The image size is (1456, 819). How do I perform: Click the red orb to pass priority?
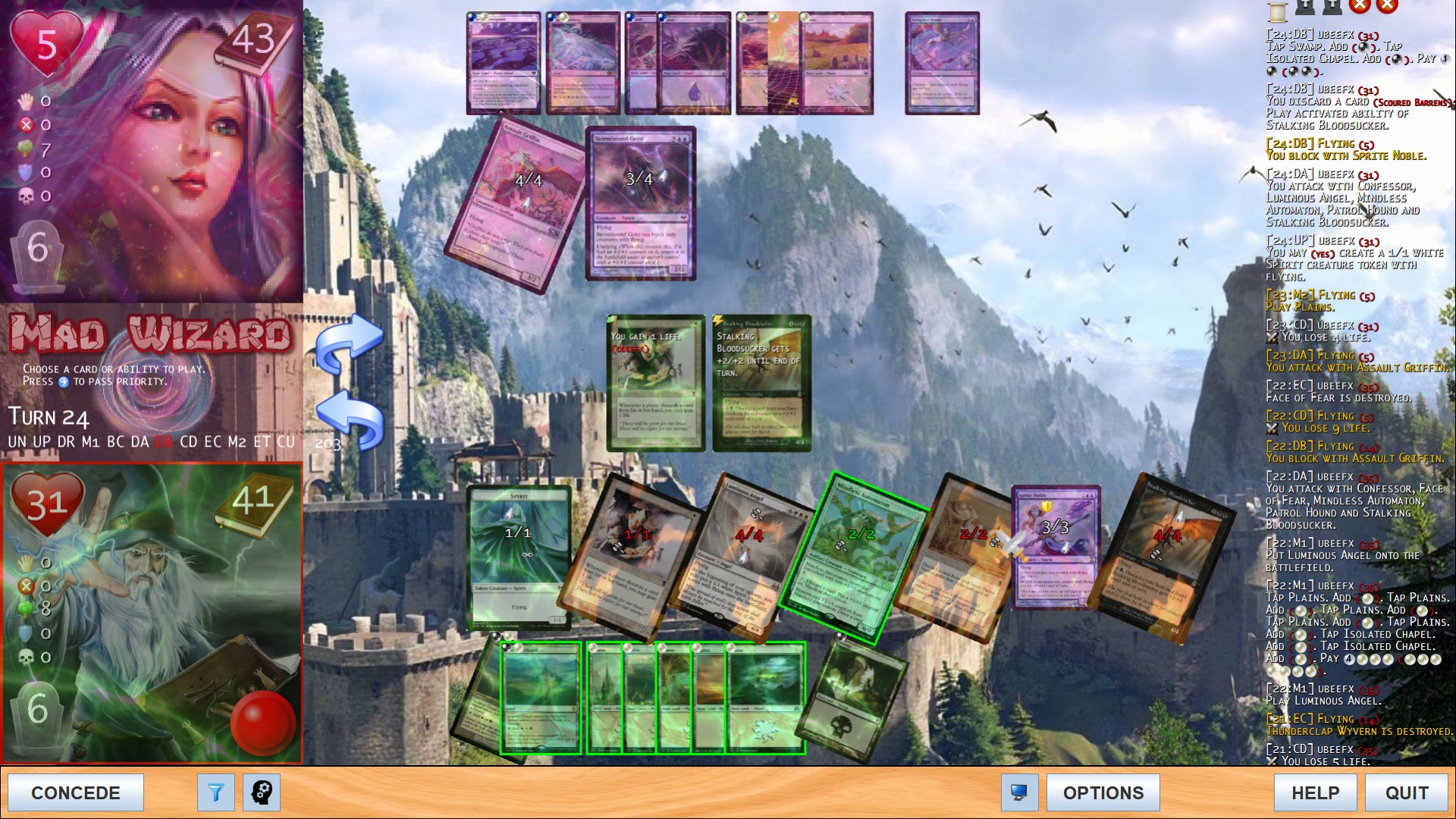[x=262, y=721]
